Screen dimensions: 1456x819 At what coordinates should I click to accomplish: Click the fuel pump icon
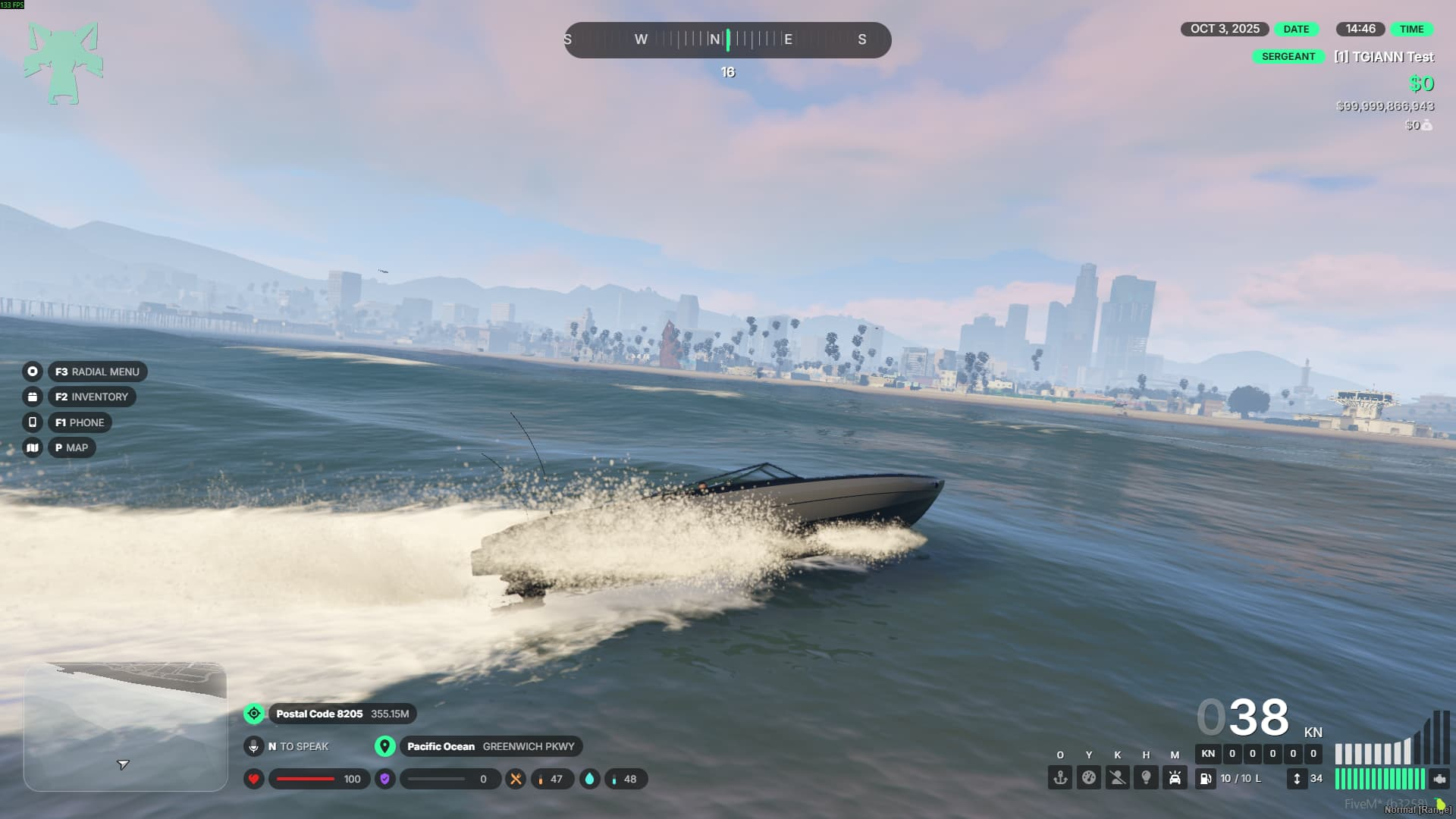point(1206,779)
